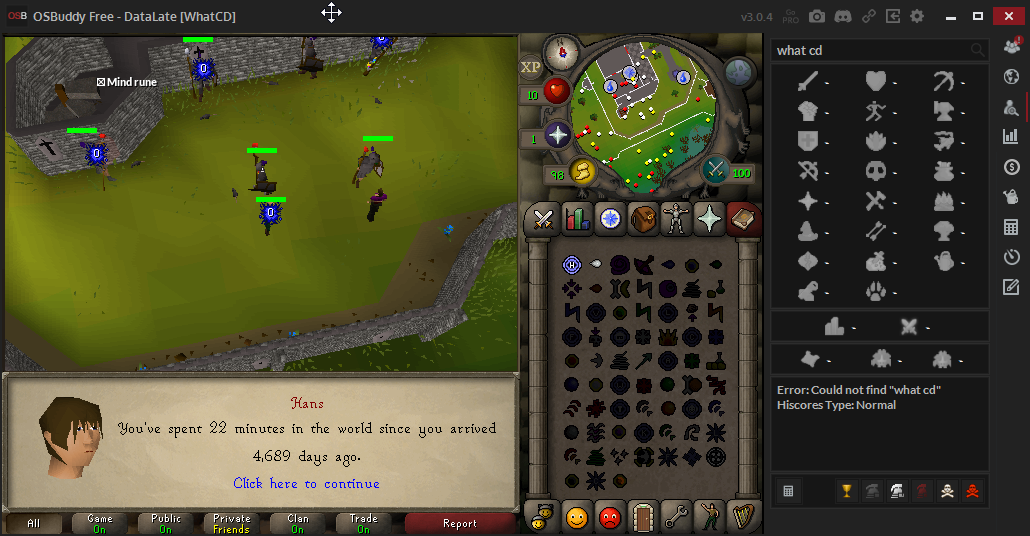Open the Music player harp tab

(x=743, y=517)
